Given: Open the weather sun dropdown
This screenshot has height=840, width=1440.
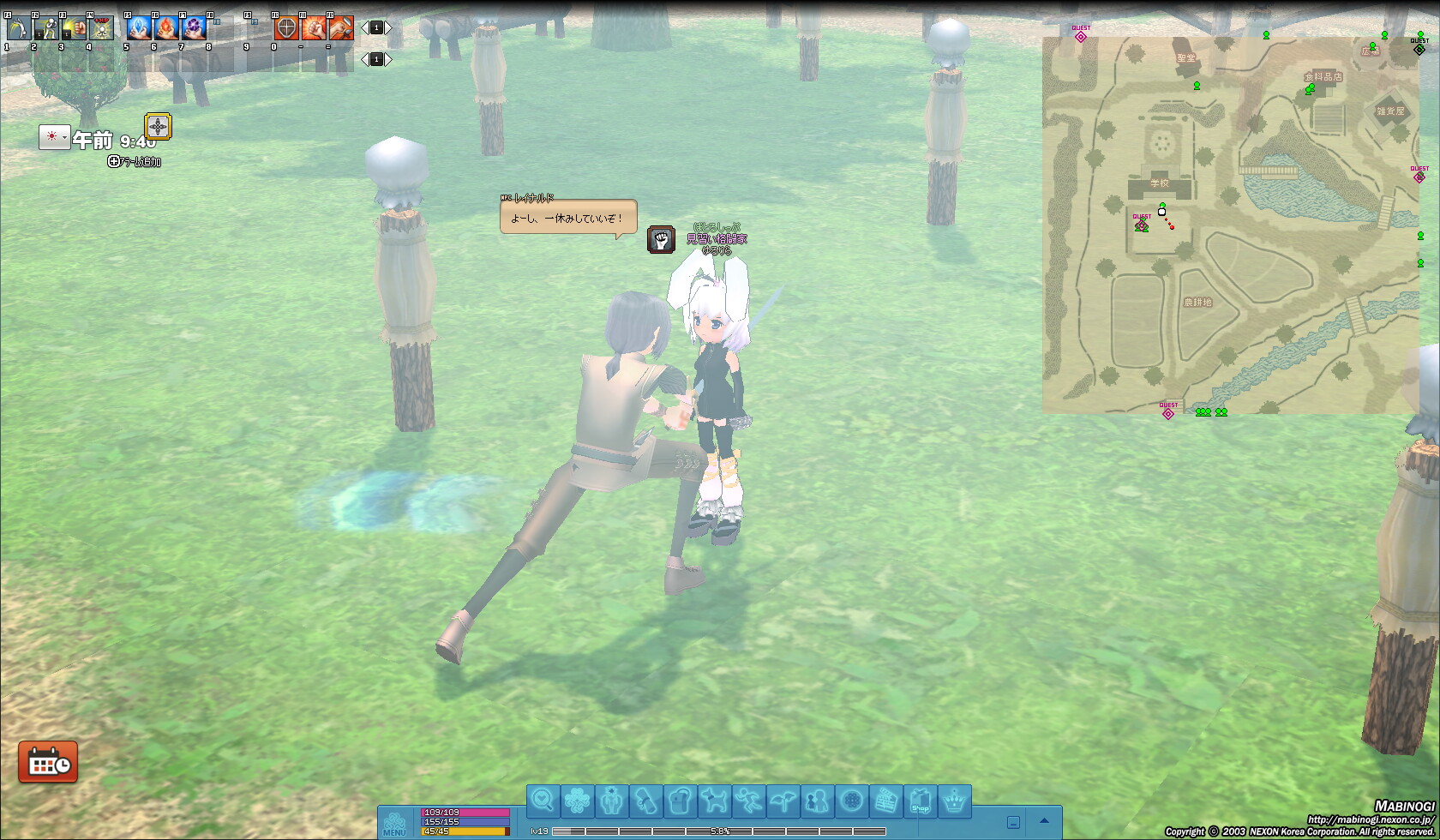Looking at the screenshot, I should click(54, 137).
